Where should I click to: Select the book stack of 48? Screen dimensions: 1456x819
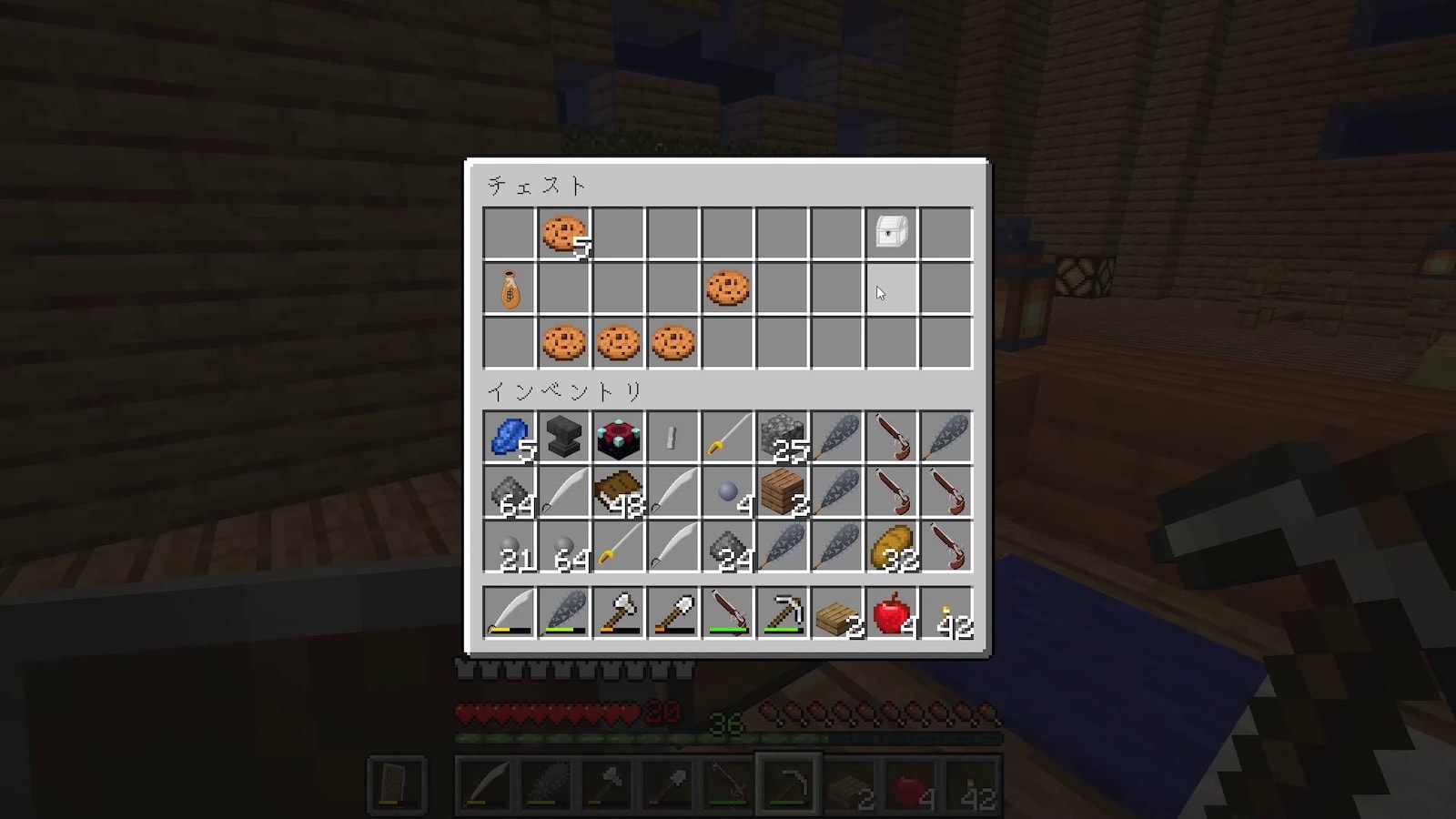pyautogui.click(x=619, y=492)
